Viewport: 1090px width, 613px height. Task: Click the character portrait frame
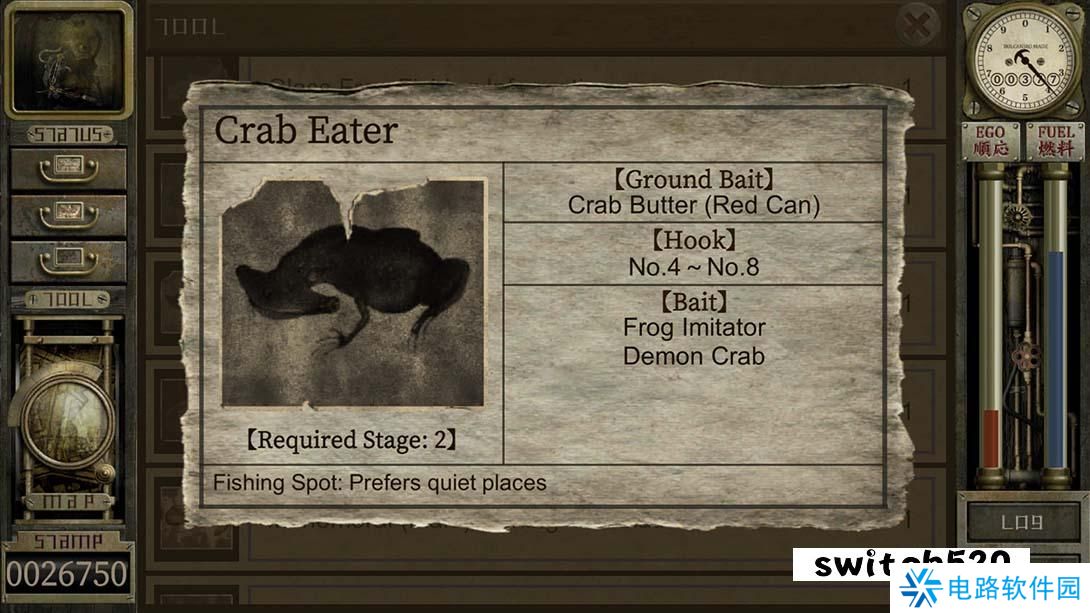pos(68,60)
